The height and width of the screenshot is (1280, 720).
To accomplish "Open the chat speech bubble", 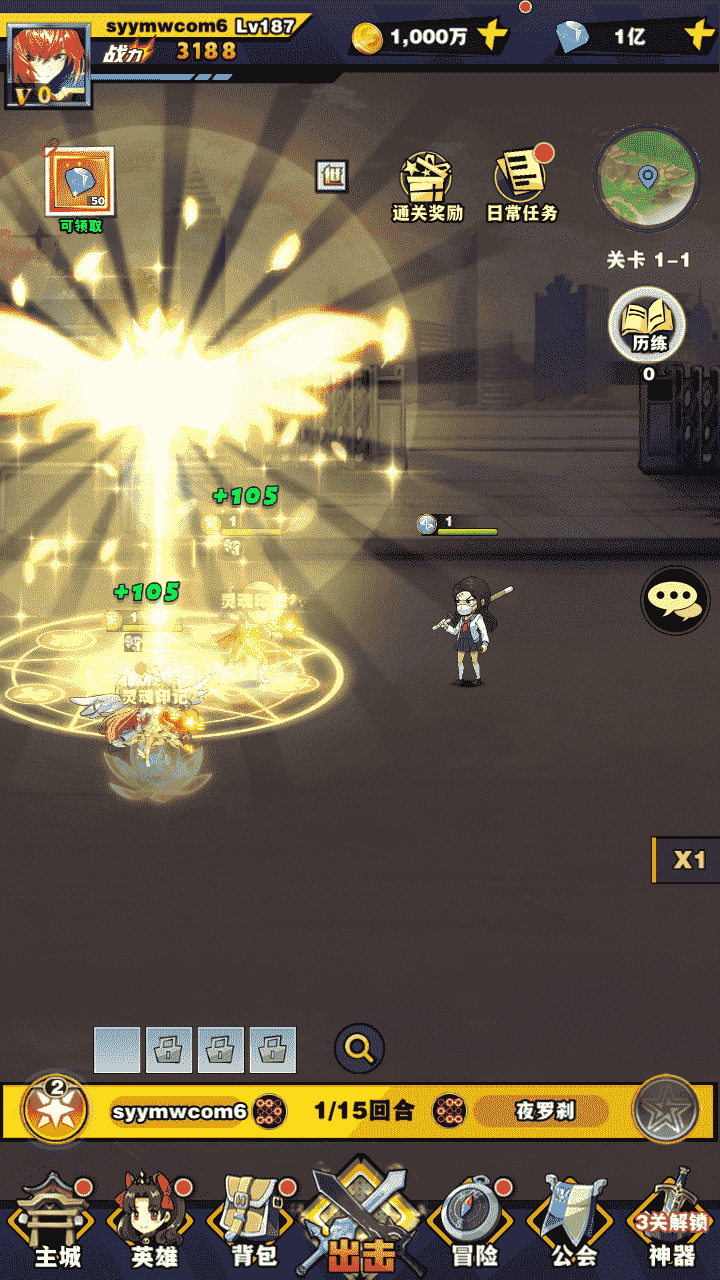I will coord(675,600).
